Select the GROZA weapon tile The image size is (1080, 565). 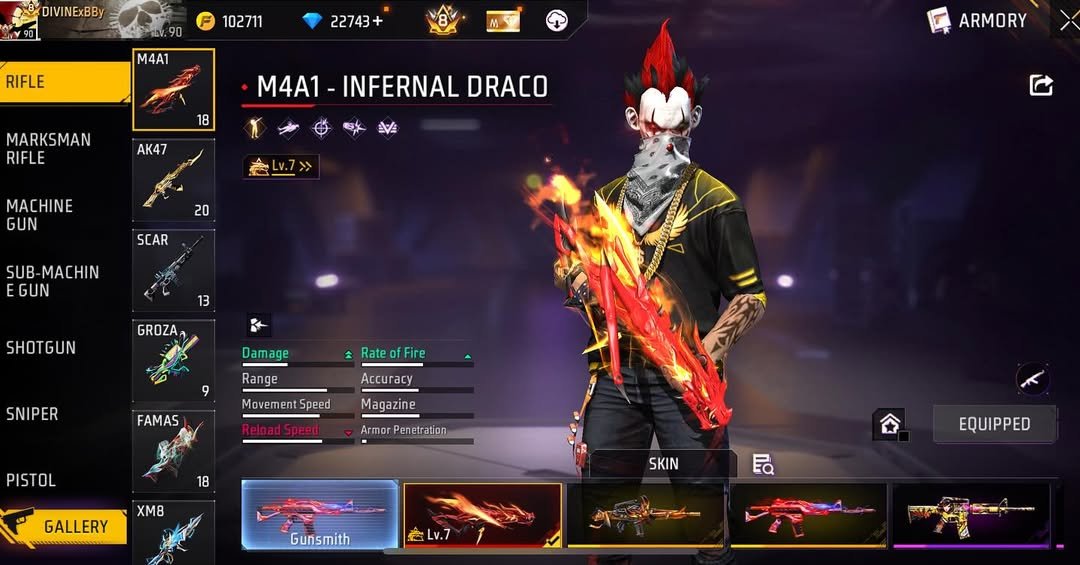tap(173, 361)
